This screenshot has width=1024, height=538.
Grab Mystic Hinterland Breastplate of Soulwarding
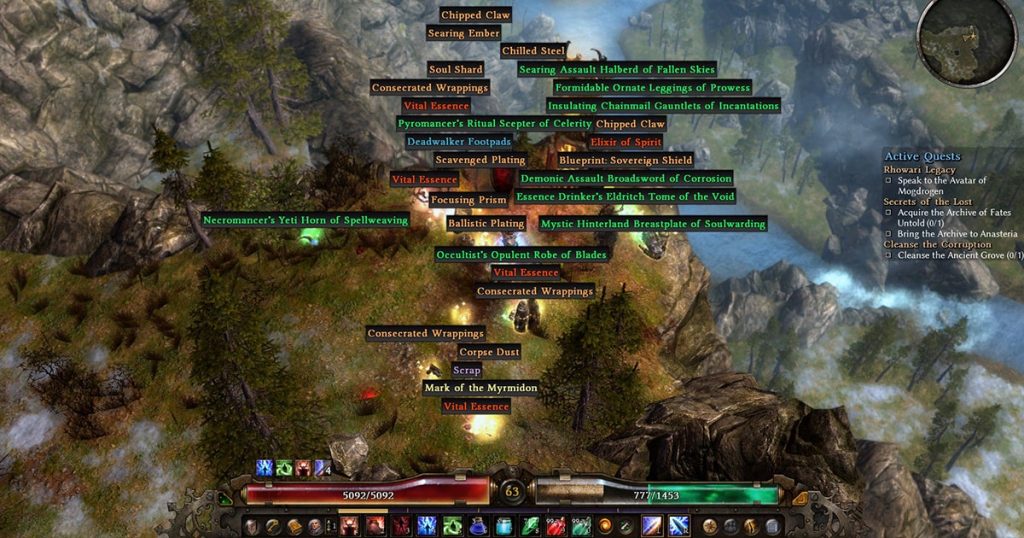click(x=653, y=224)
